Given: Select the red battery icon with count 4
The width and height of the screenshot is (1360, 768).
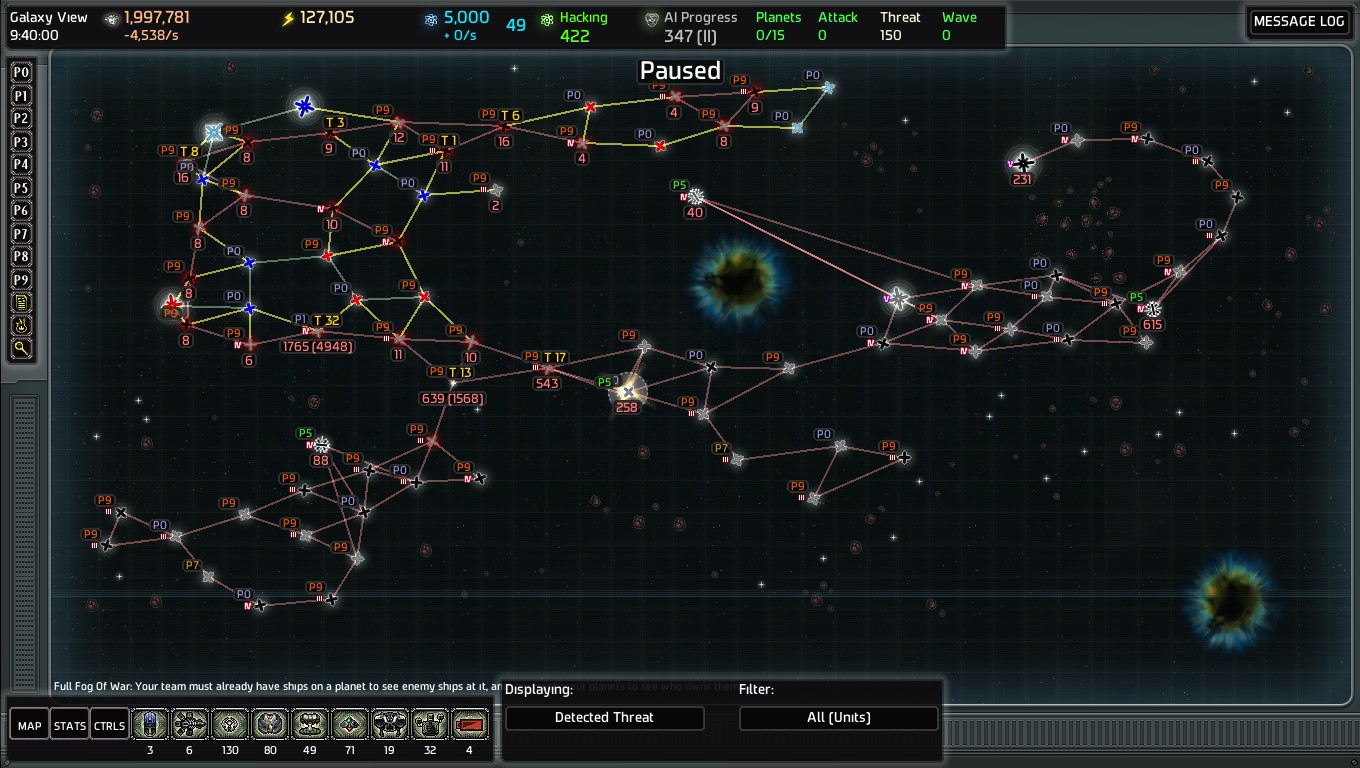Looking at the screenshot, I should point(470,724).
